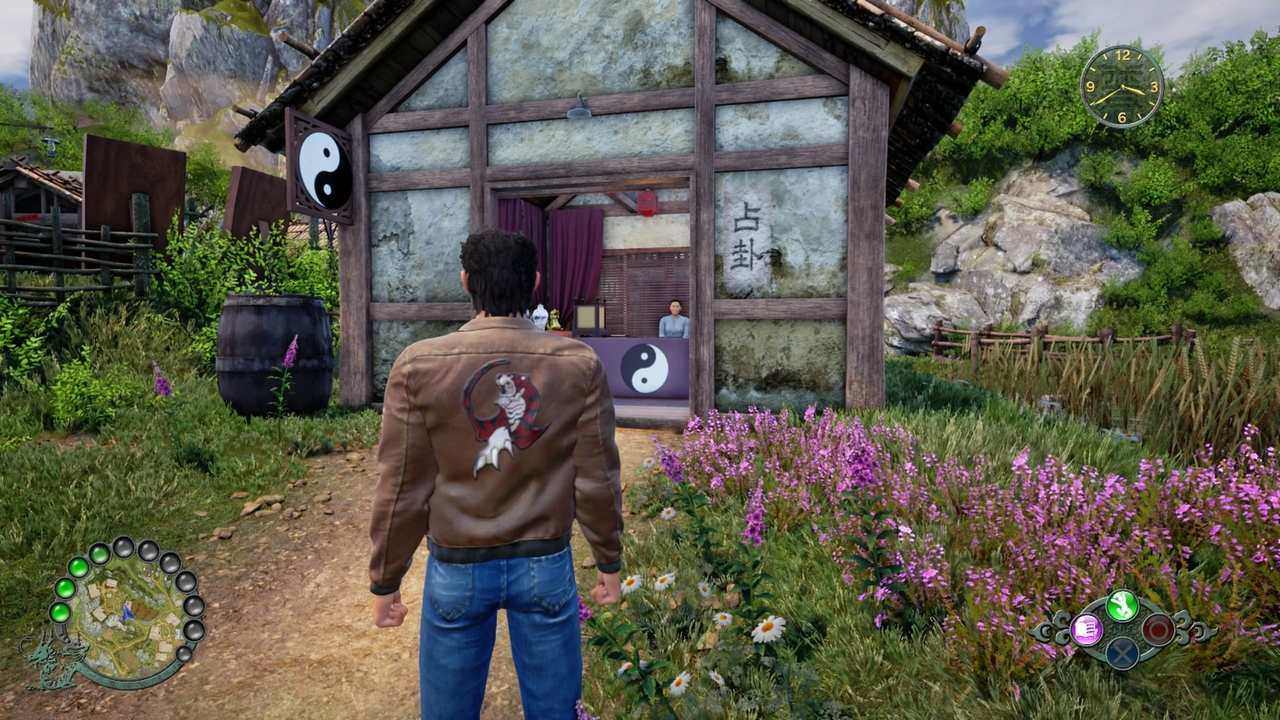Click the red Circle button prompt icon

[1158, 627]
